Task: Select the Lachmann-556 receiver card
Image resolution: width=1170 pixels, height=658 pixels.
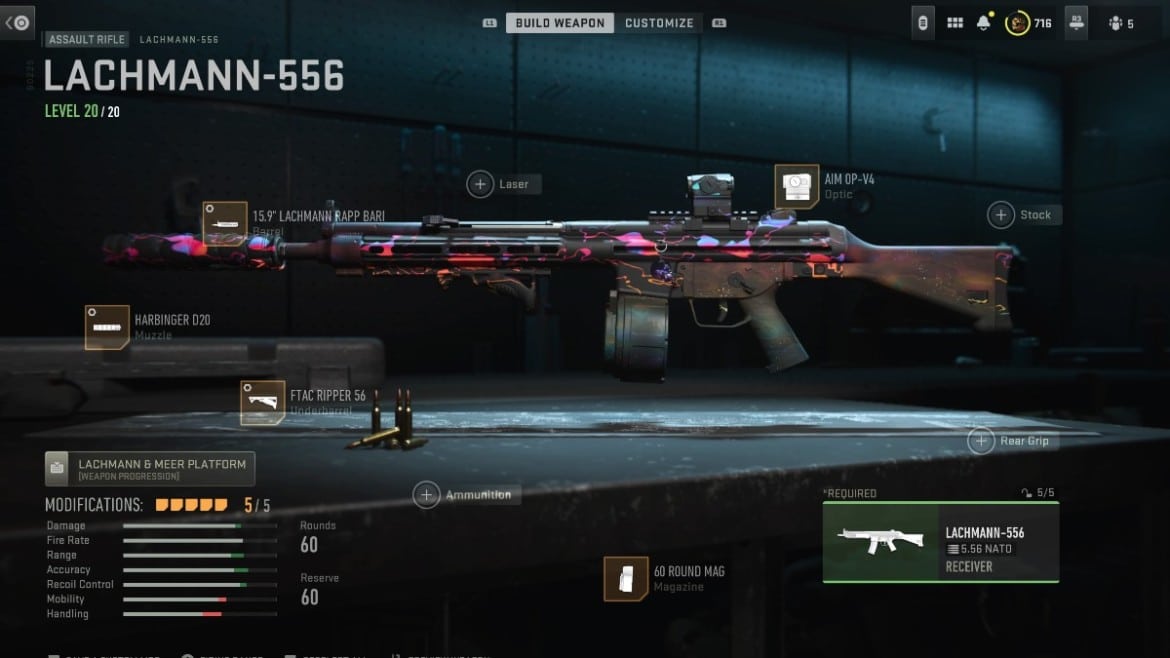Action: coord(940,542)
